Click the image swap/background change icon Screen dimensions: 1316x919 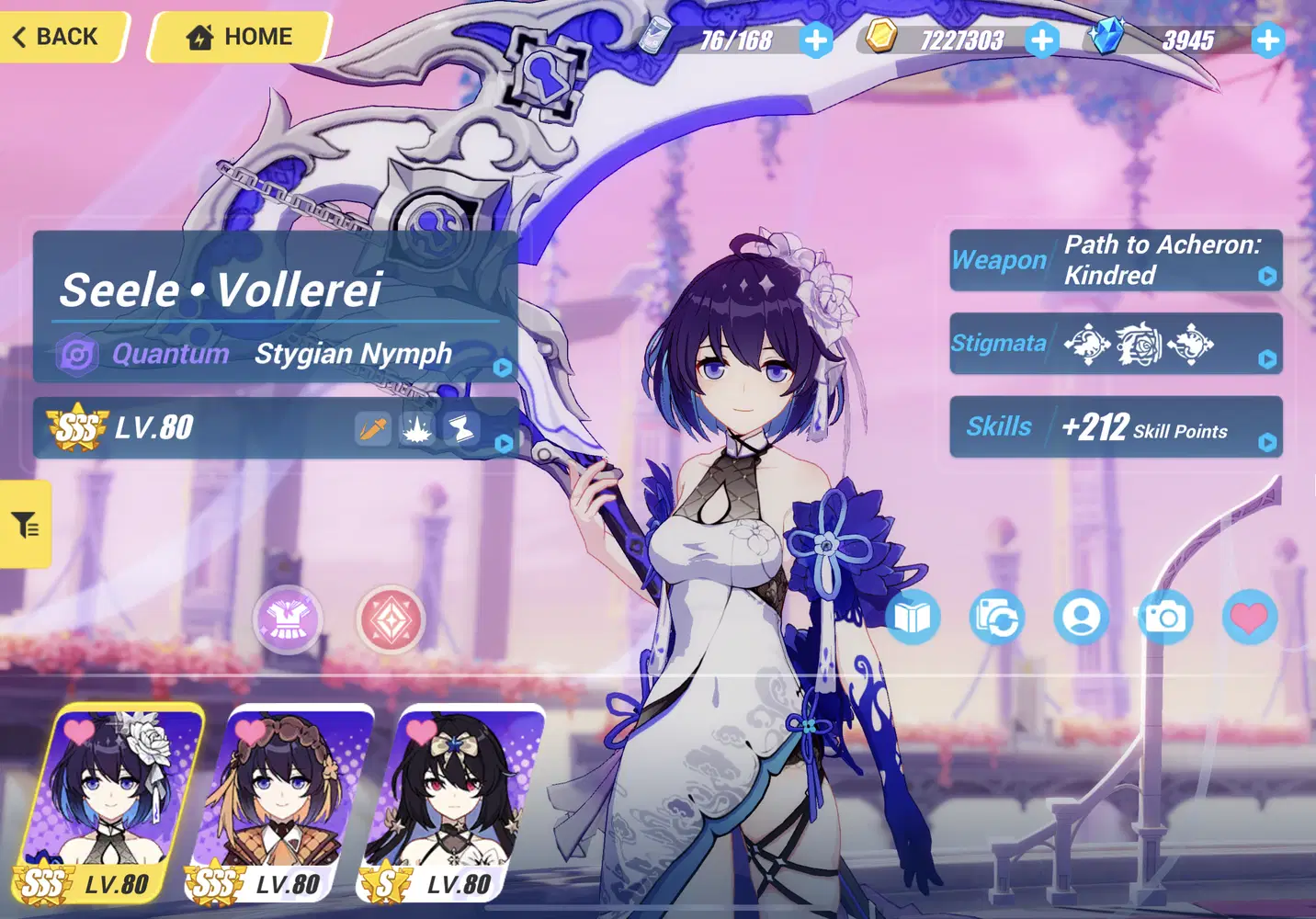pos(996,618)
